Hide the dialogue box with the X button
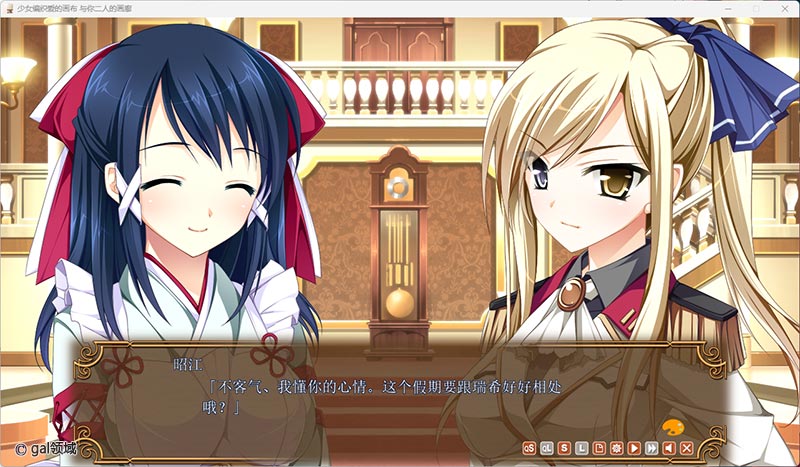 (x=687, y=447)
